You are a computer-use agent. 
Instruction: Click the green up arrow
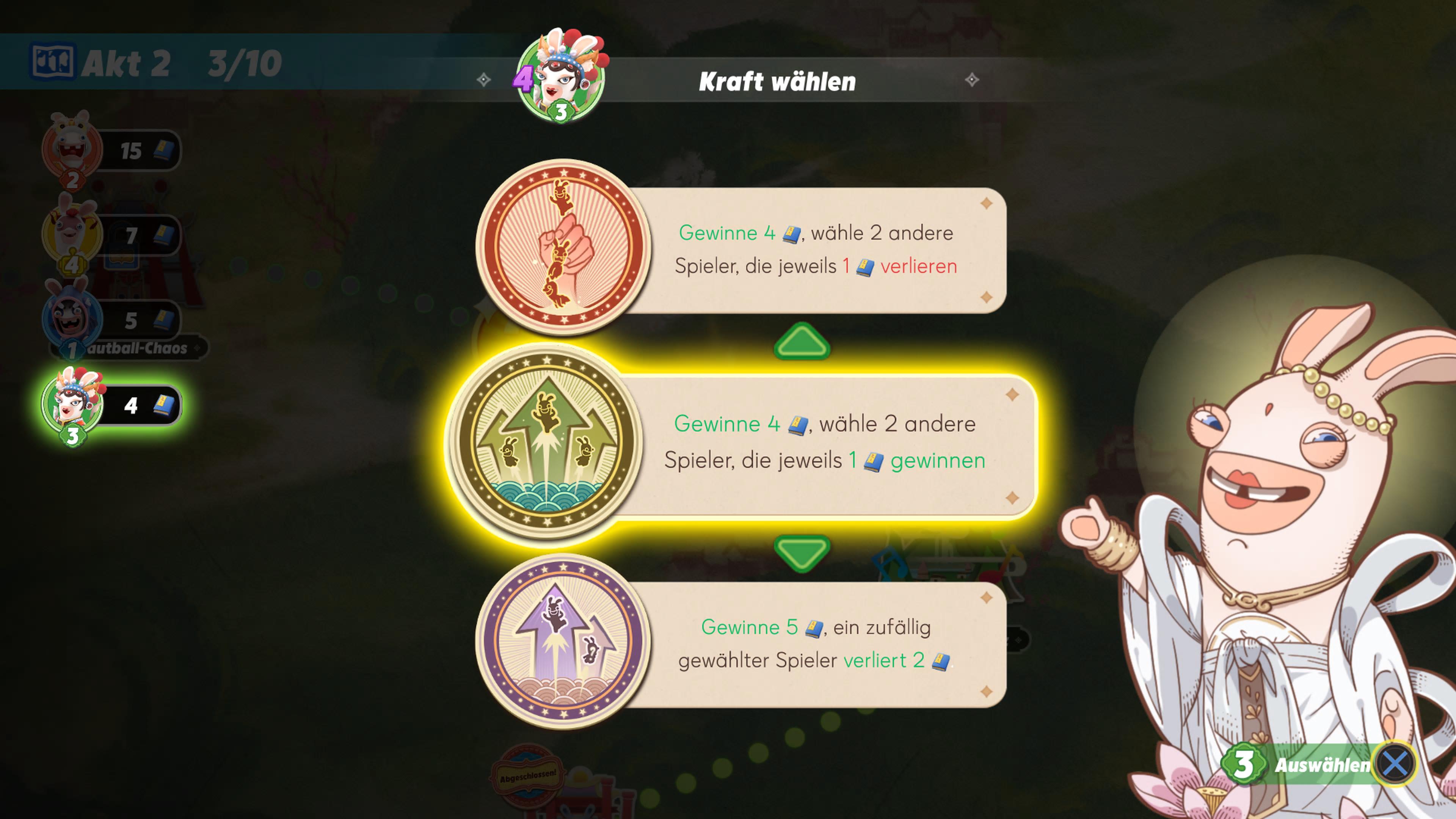802,341
